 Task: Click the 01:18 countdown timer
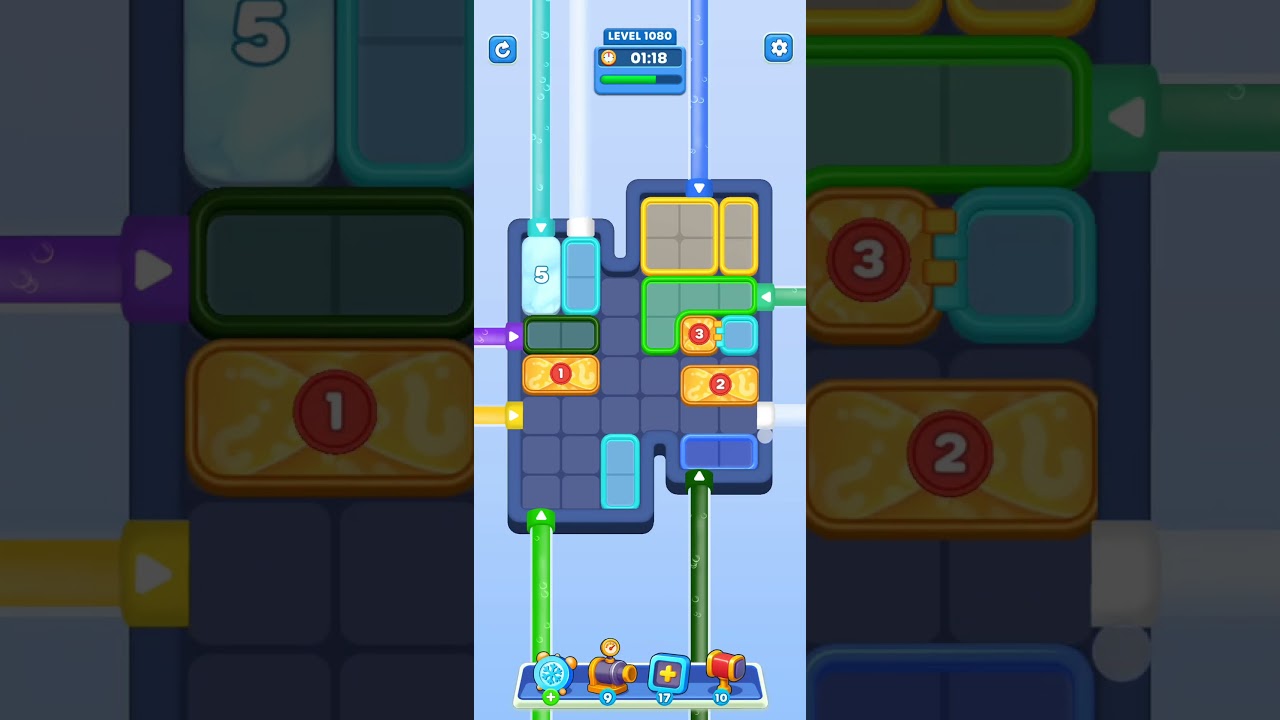[648, 58]
